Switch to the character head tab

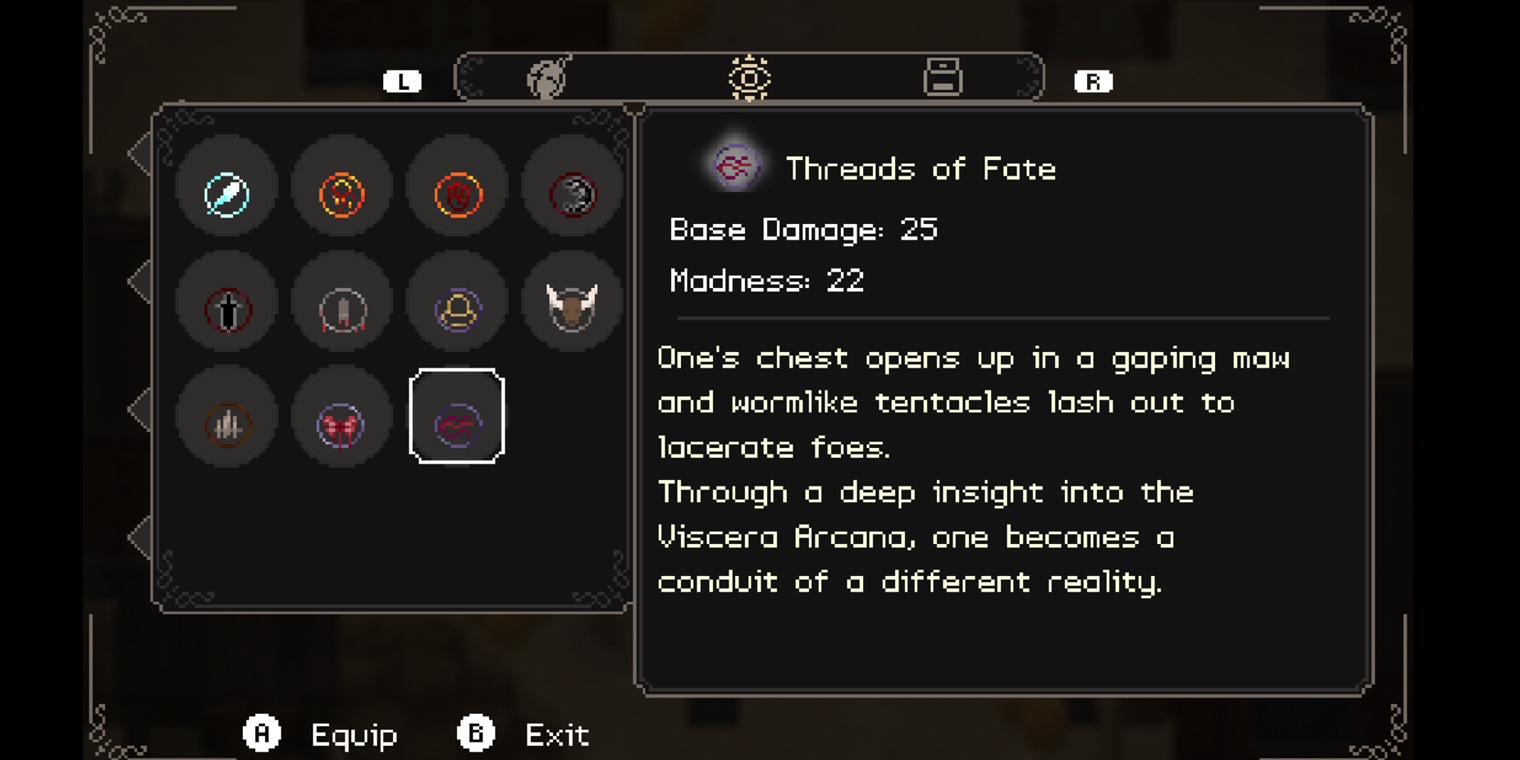pos(548,78)
